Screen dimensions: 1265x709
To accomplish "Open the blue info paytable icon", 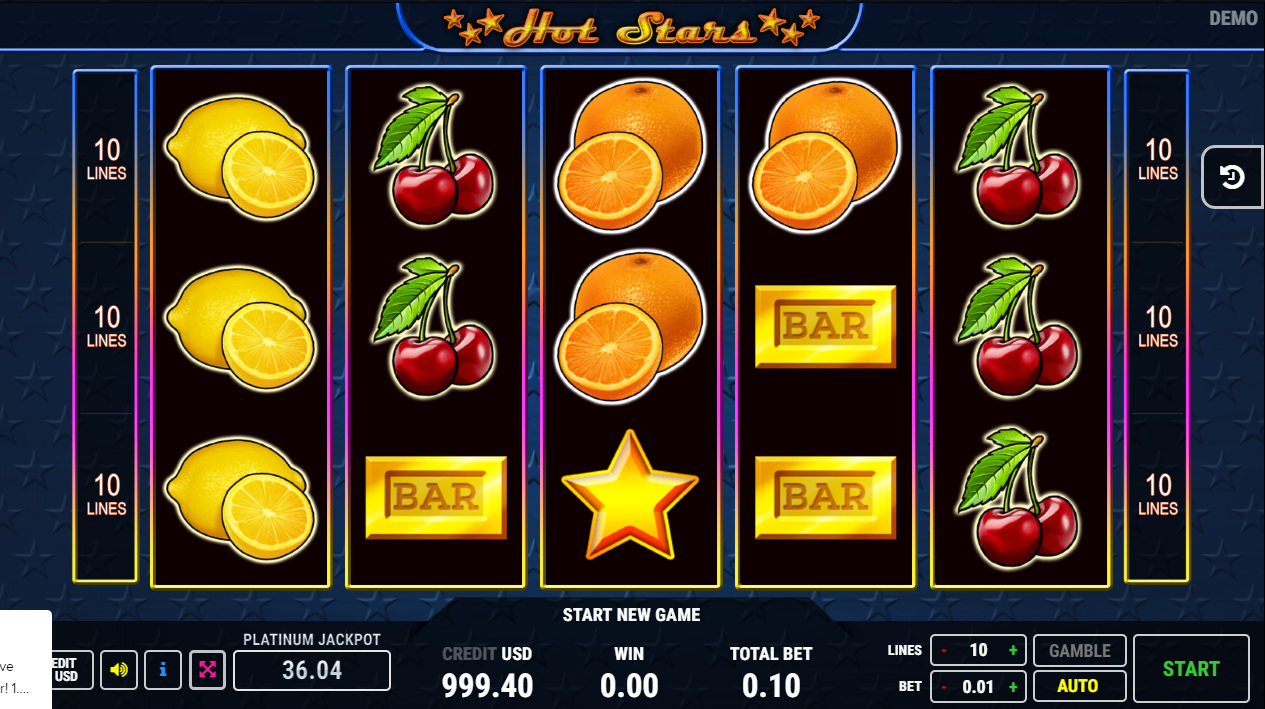I will point(163,669).
